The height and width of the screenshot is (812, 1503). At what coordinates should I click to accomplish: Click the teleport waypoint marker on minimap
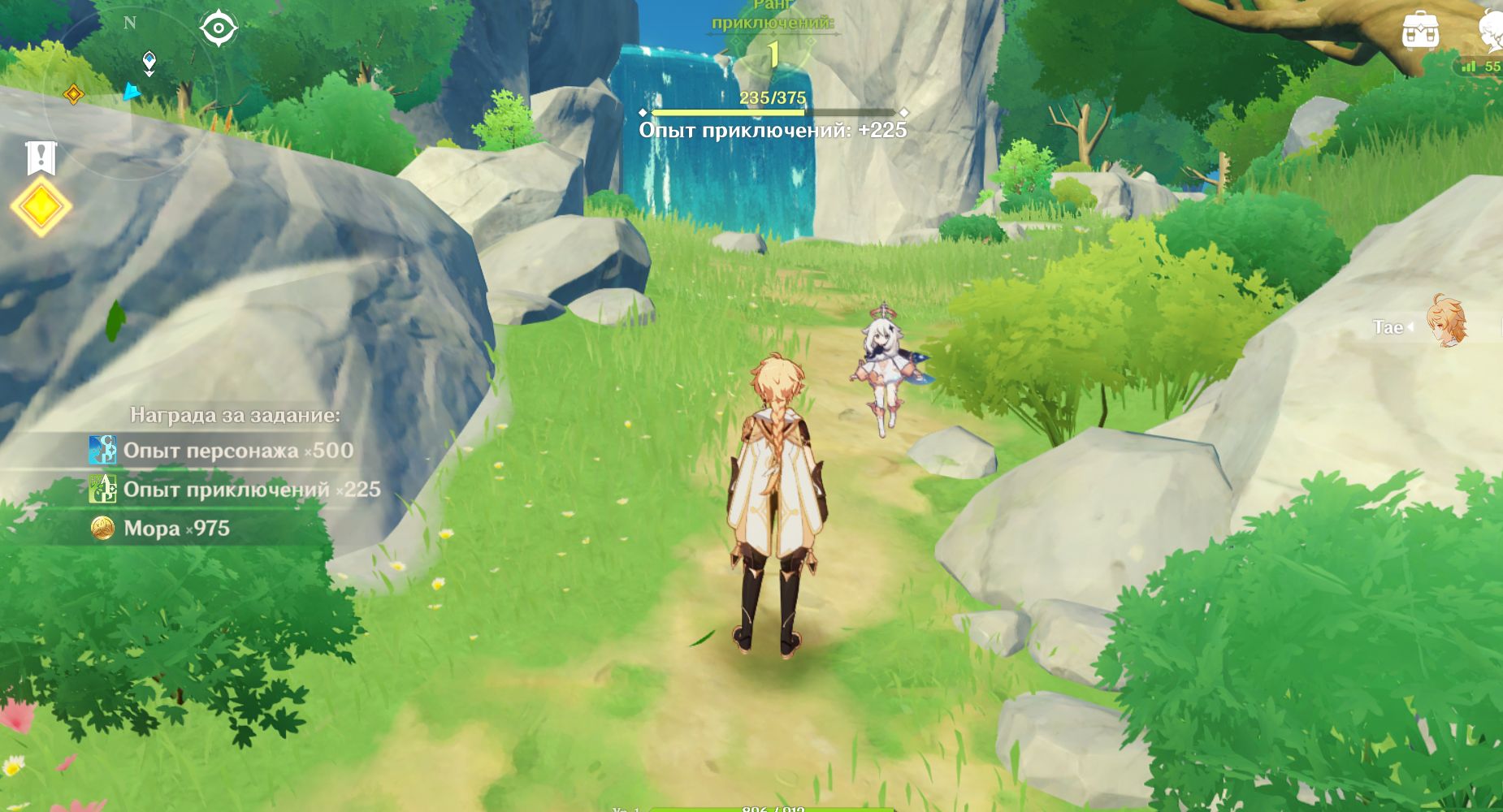(x=149, y=61)
